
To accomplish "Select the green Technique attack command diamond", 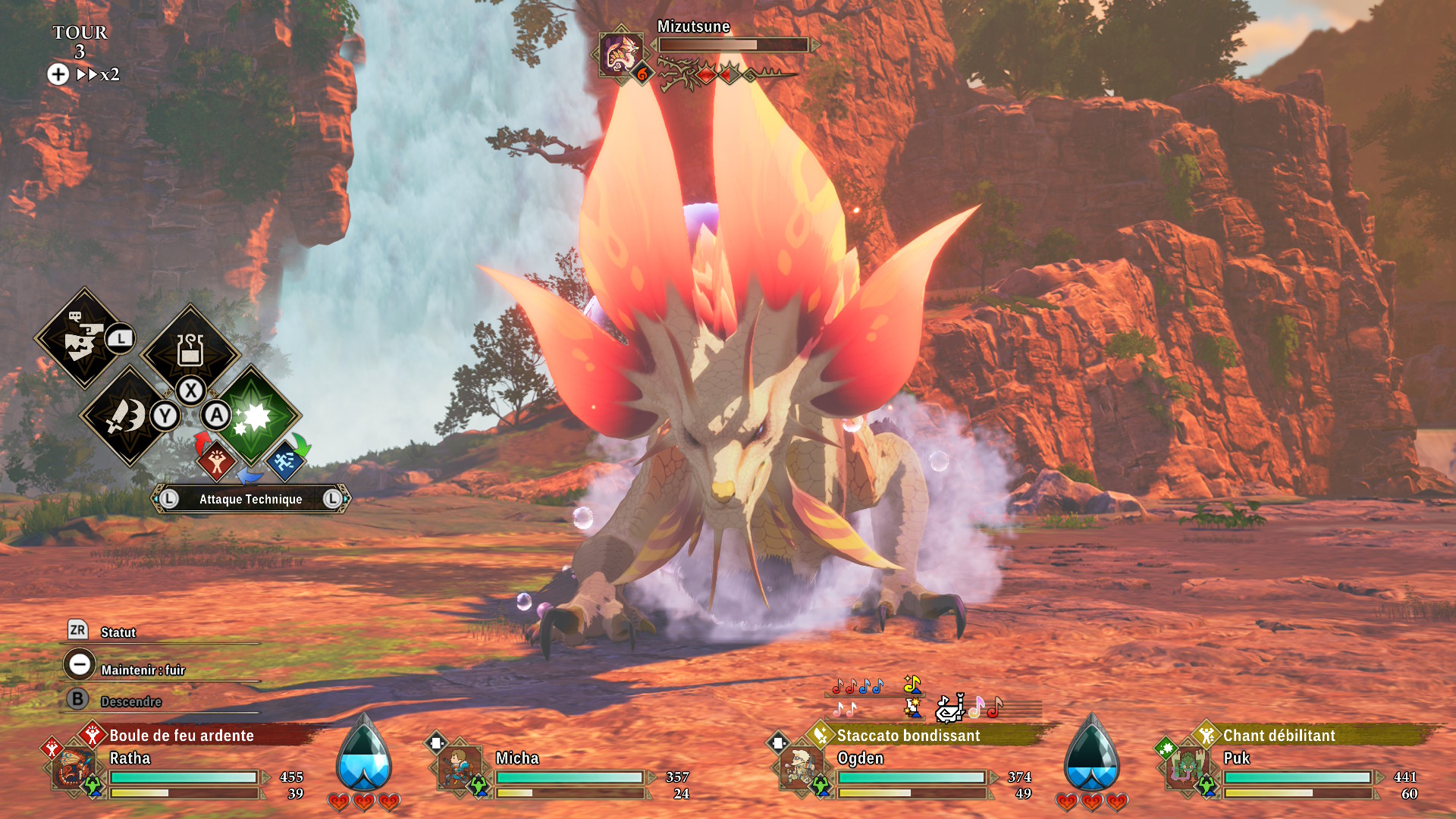I will click(252, 416).
